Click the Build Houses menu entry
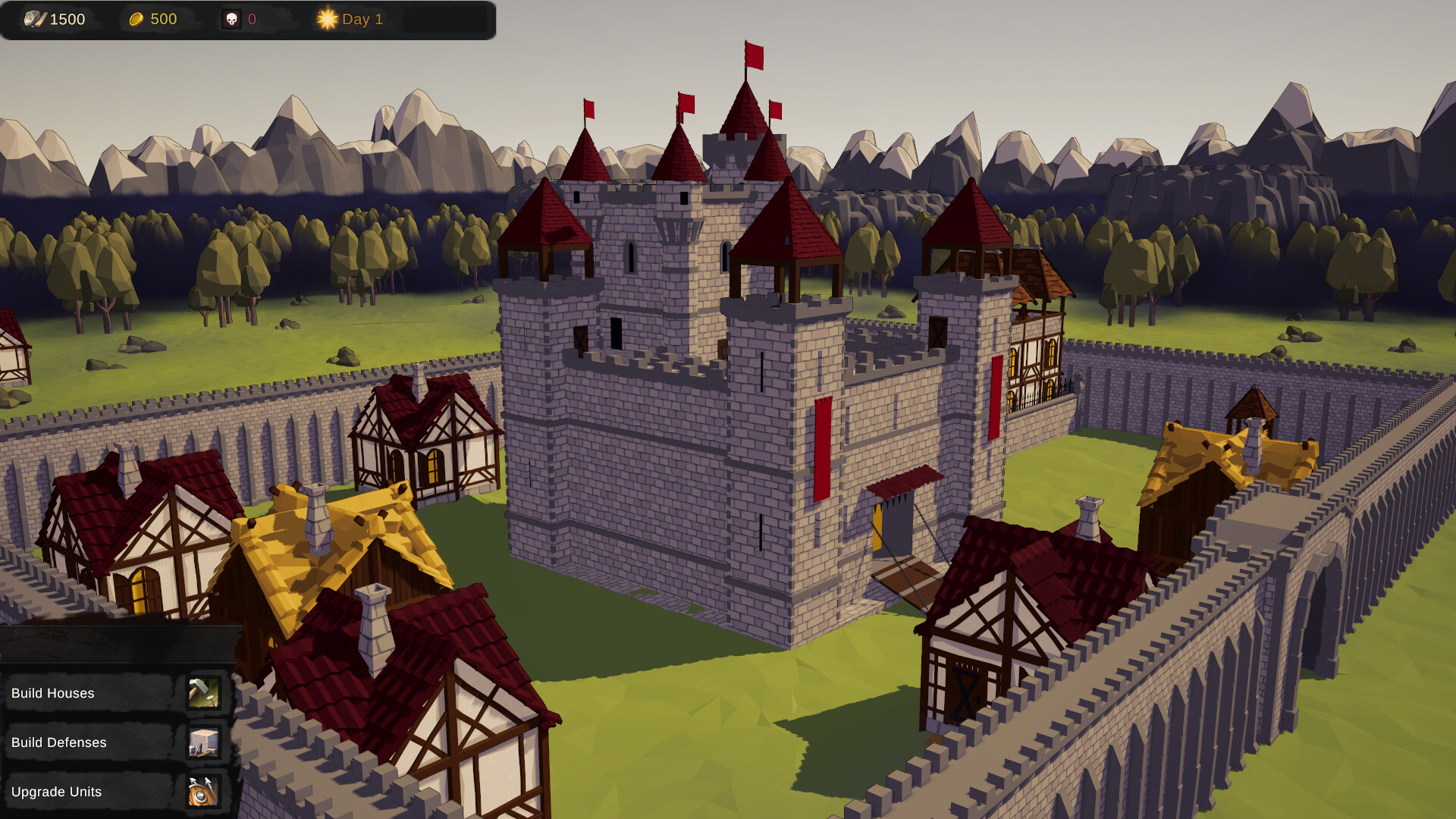Screen dimensions: 1456x819 click(53, 693)
